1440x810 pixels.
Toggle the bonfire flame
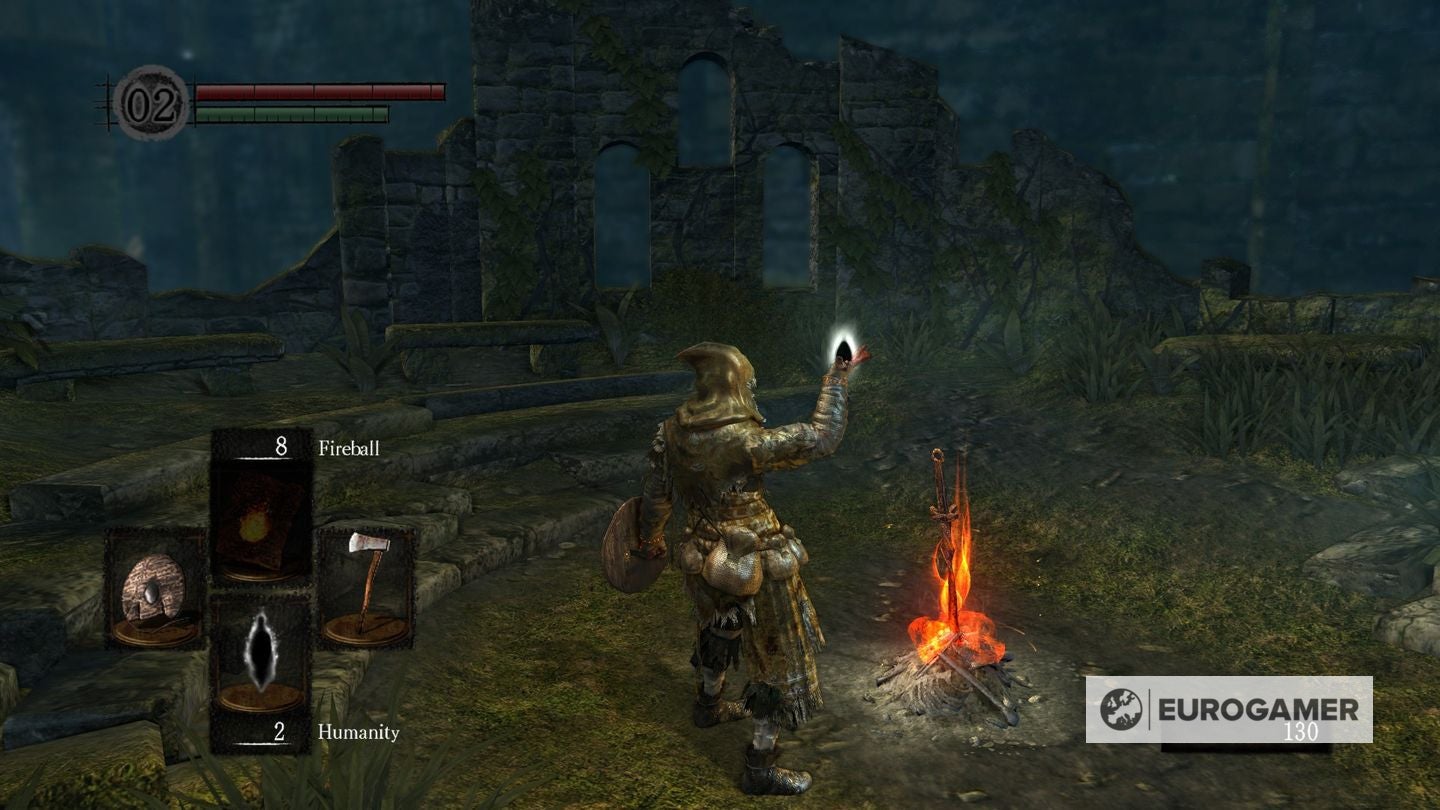[x=955, y=600]
